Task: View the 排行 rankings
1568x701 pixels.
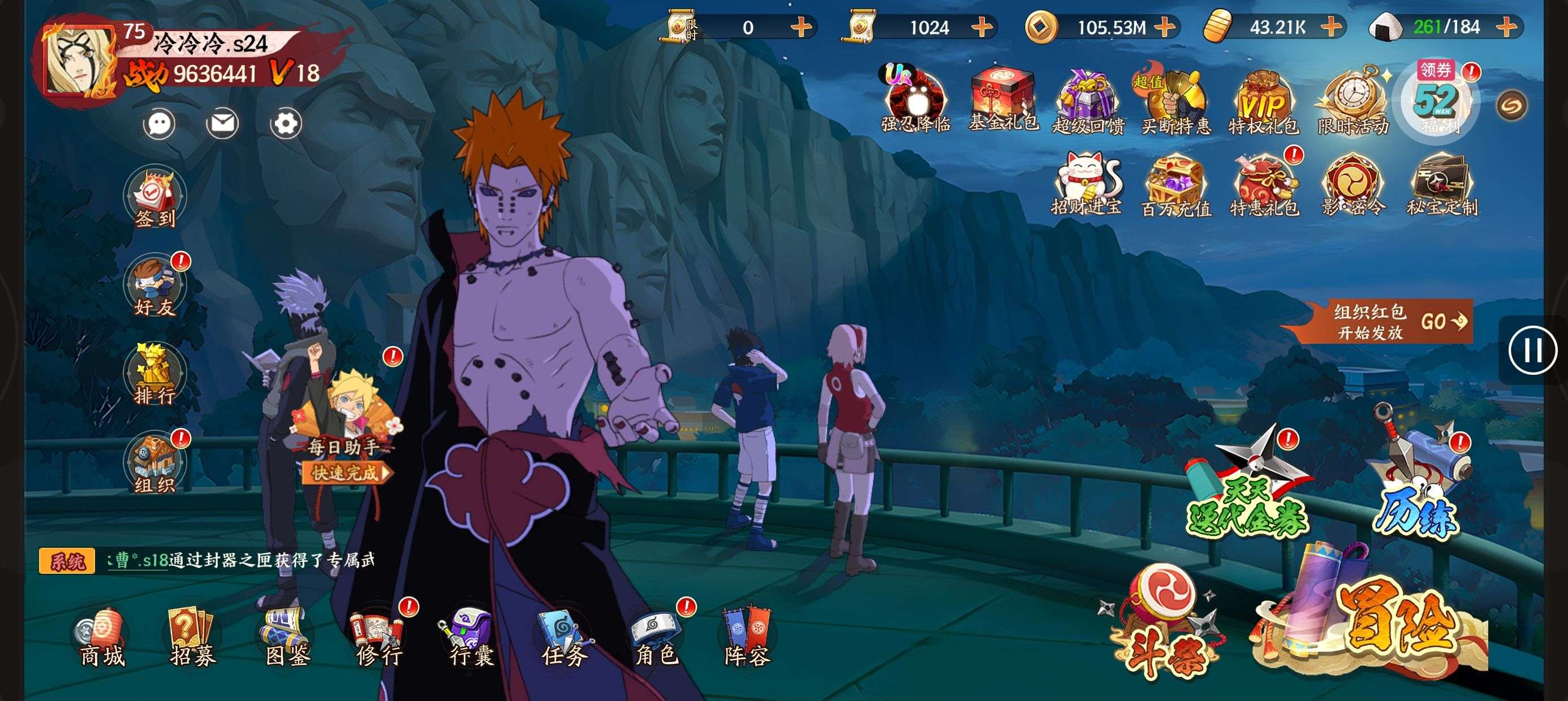Action: point(154,375)
